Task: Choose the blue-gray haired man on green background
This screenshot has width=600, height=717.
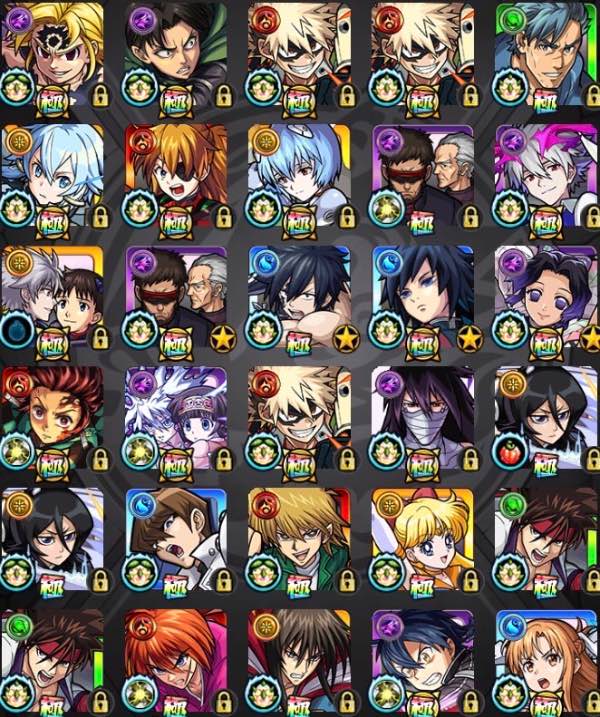Action: pos(545,52)
